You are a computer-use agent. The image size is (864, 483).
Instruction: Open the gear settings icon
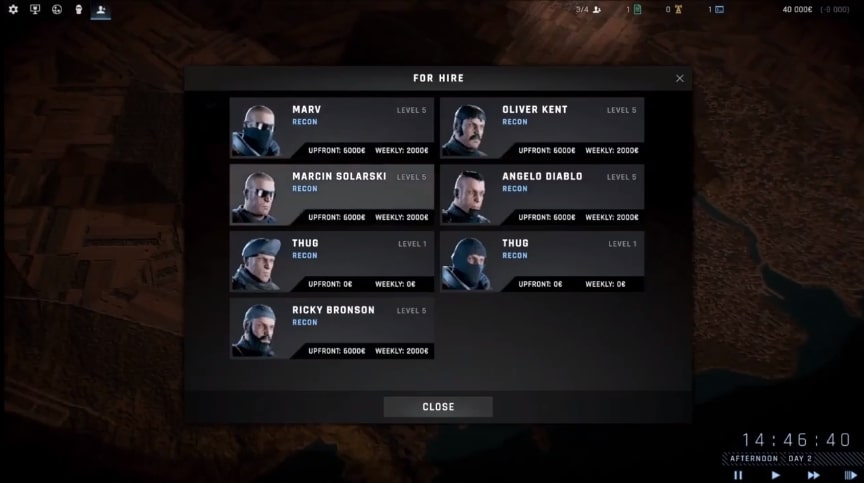coord(13,10)
